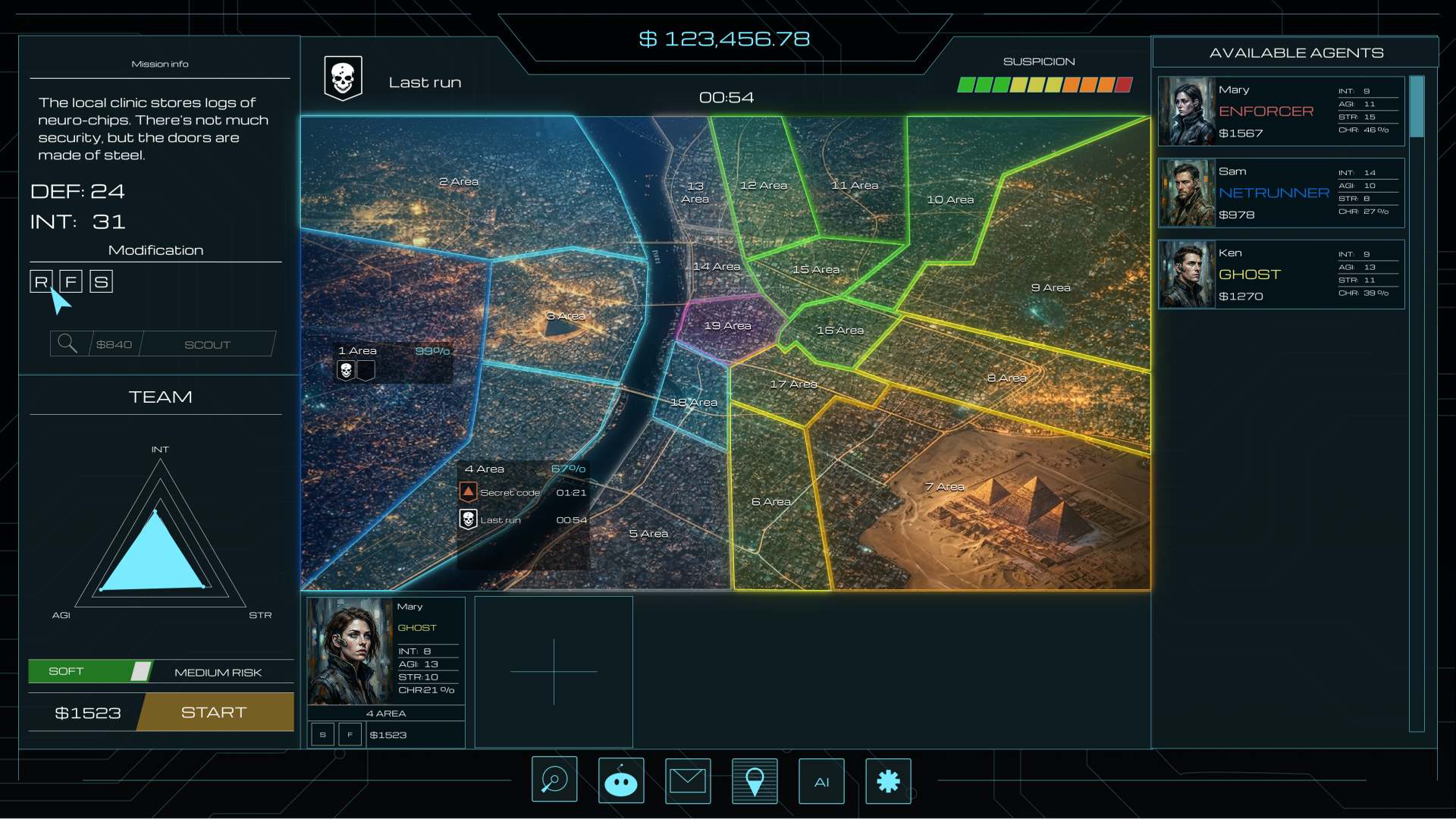Click SCOUT to purchase scouting for $840
Image resolution: width=1456 pixels, height=819 pixels.
206,344
